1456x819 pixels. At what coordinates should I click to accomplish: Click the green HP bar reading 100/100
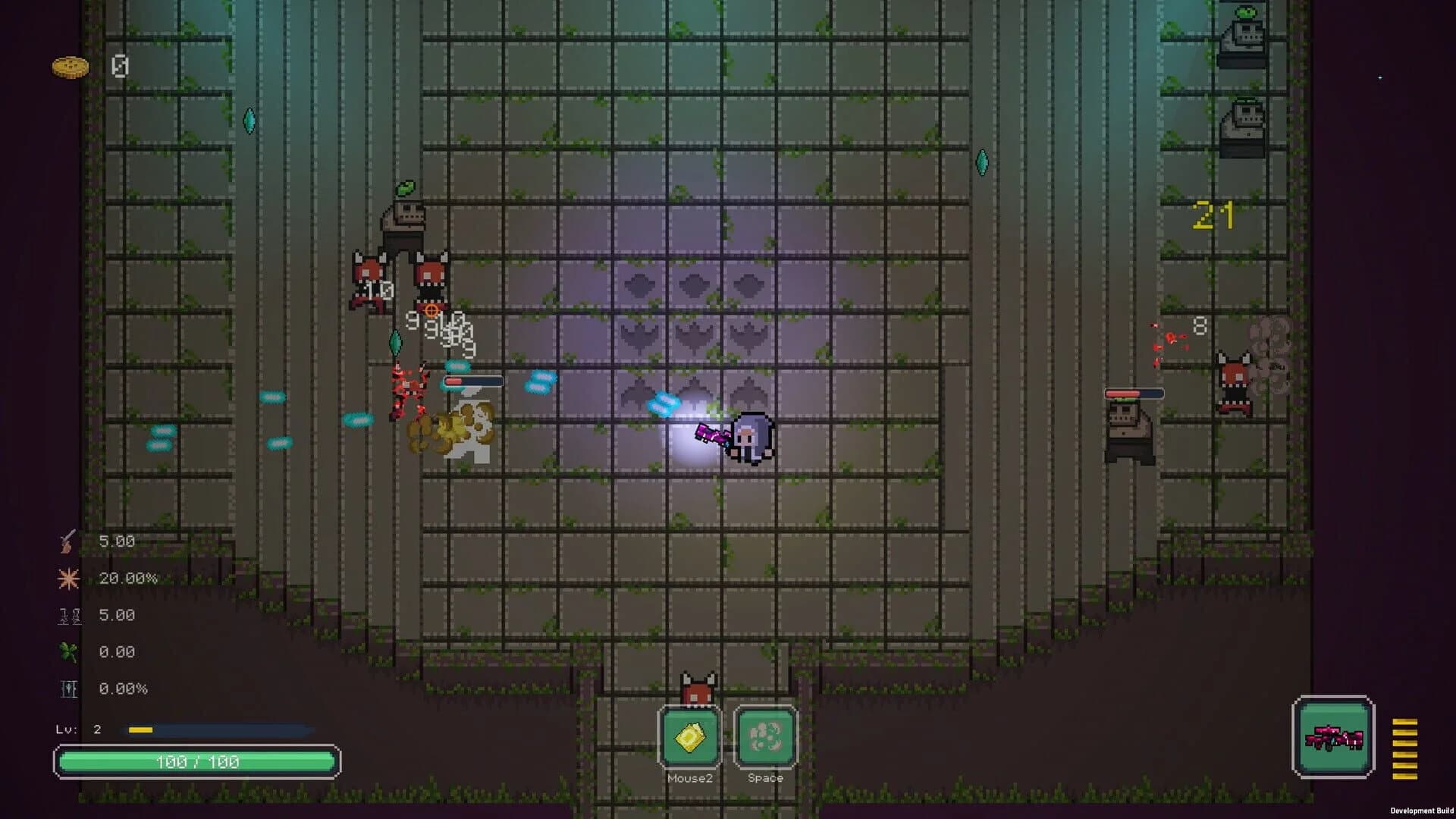pyautogui.click(x=197, y=761)
